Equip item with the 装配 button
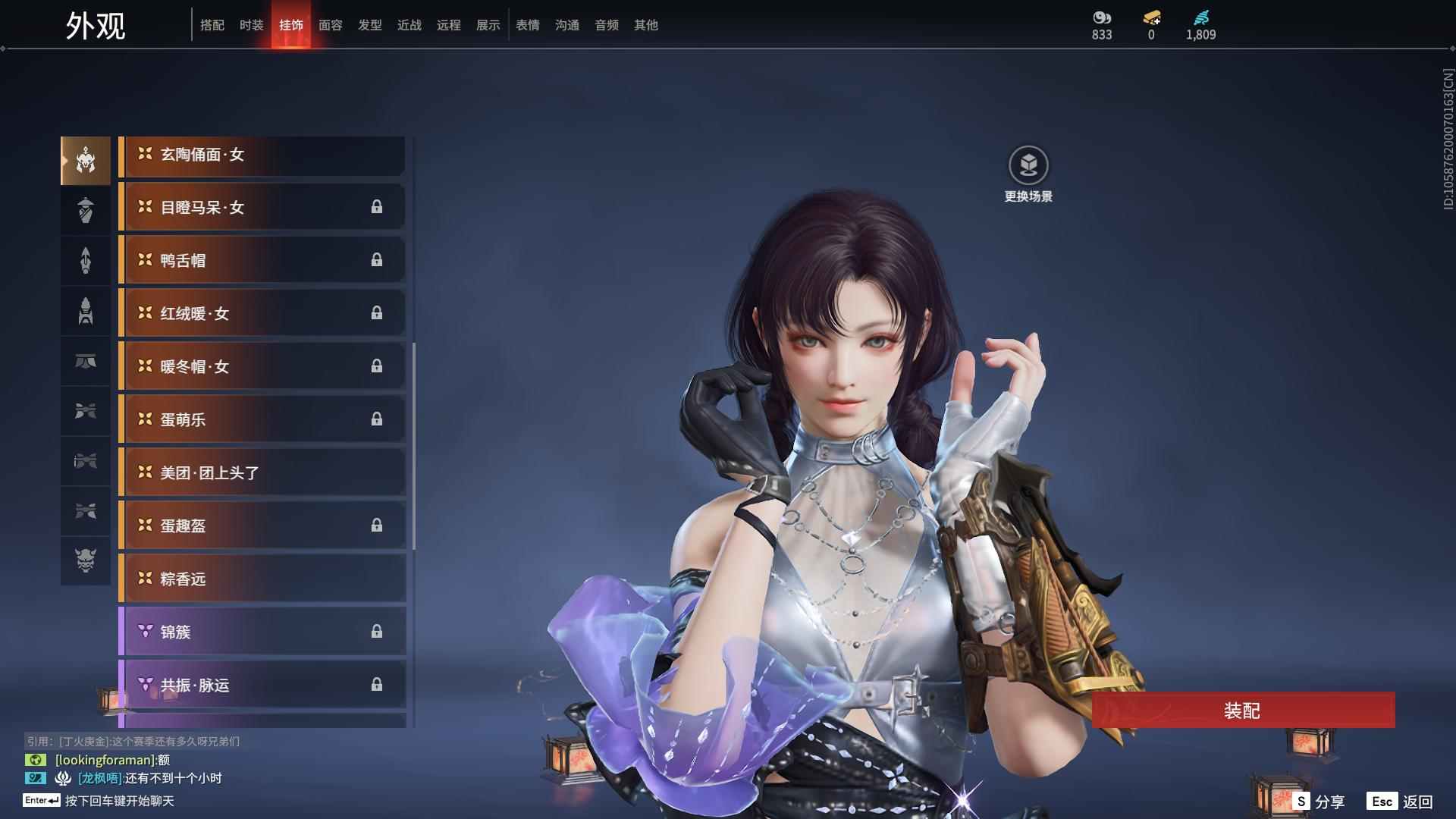Screen dimensions: 1456x819 point(1242,711)
